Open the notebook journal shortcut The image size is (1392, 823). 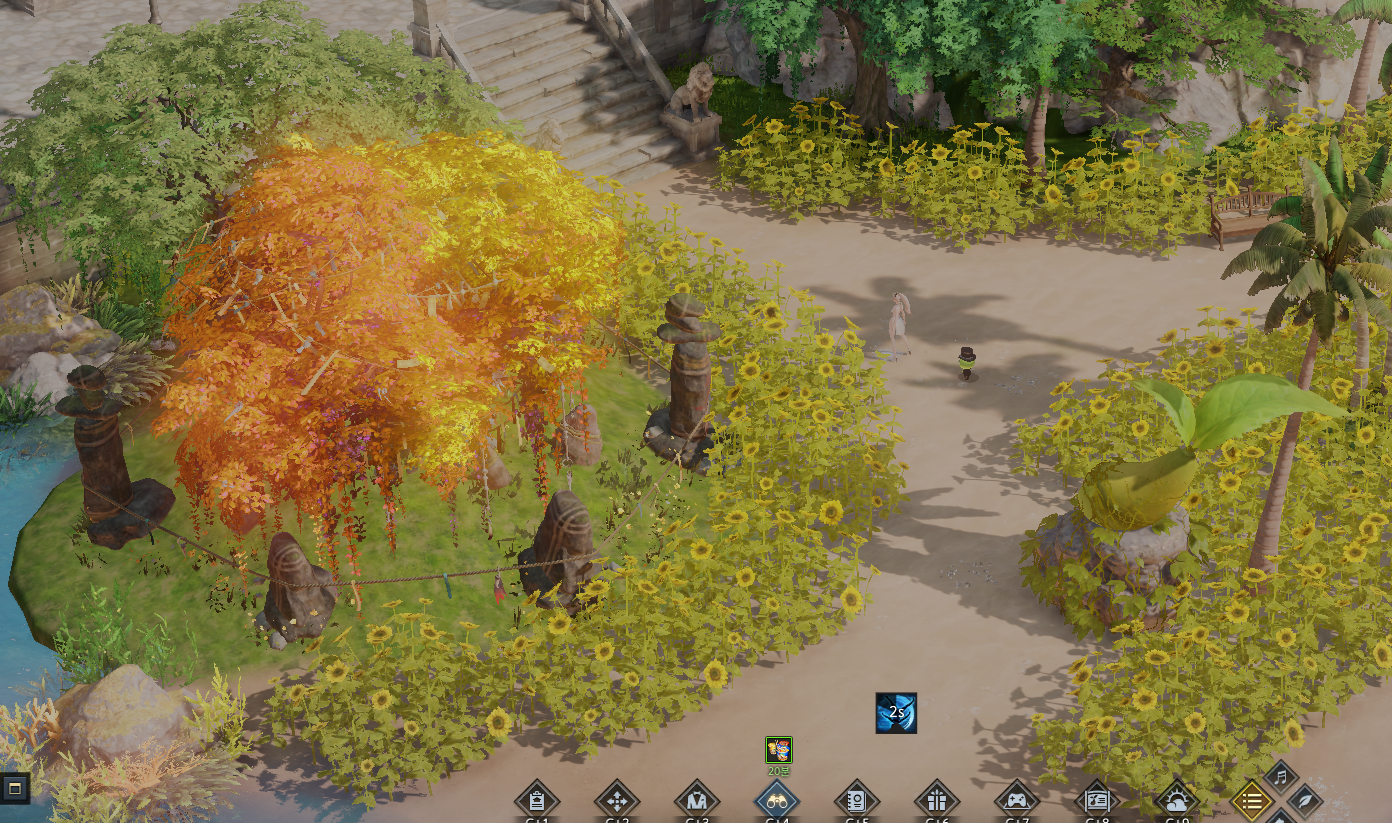[857, 801]
